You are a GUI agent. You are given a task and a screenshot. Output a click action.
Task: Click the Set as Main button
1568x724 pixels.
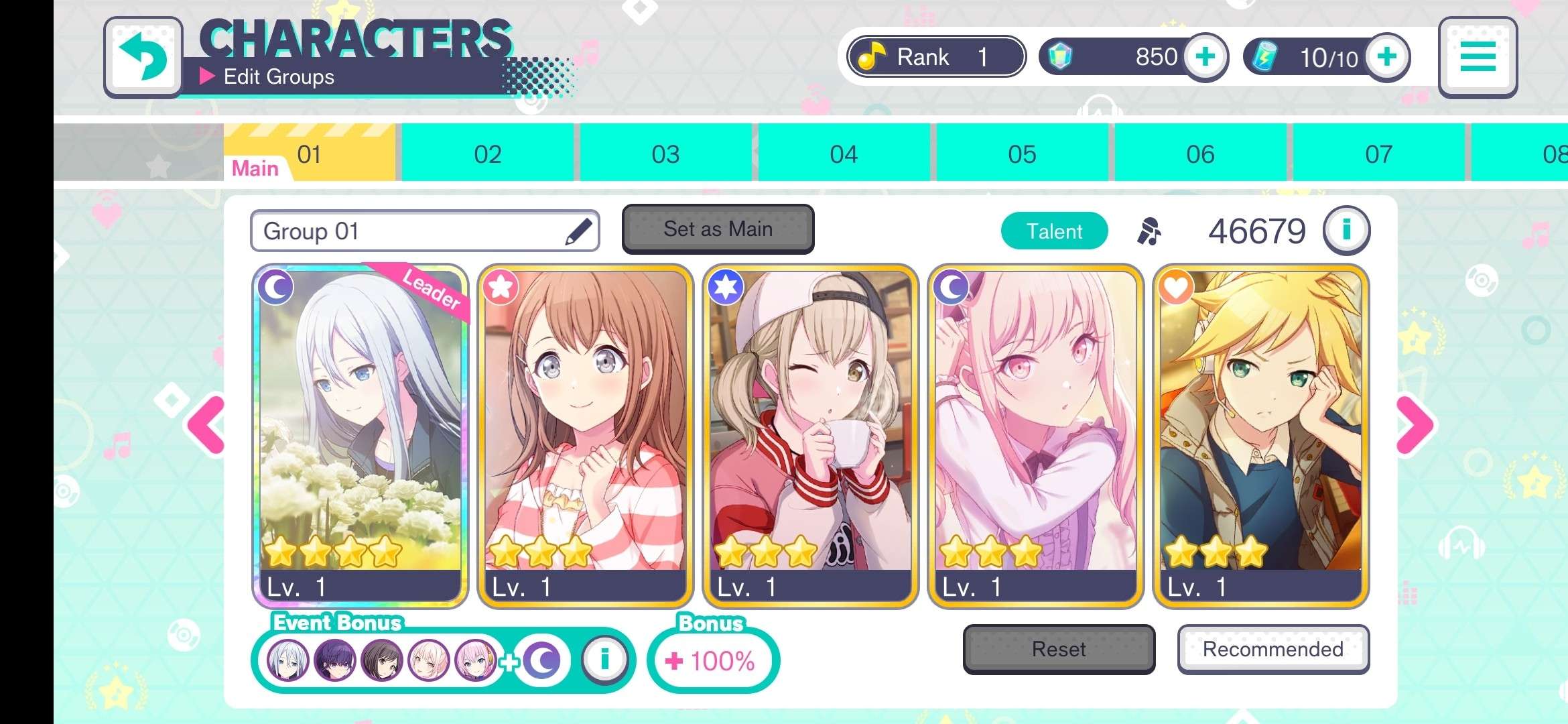coord(718,229)
